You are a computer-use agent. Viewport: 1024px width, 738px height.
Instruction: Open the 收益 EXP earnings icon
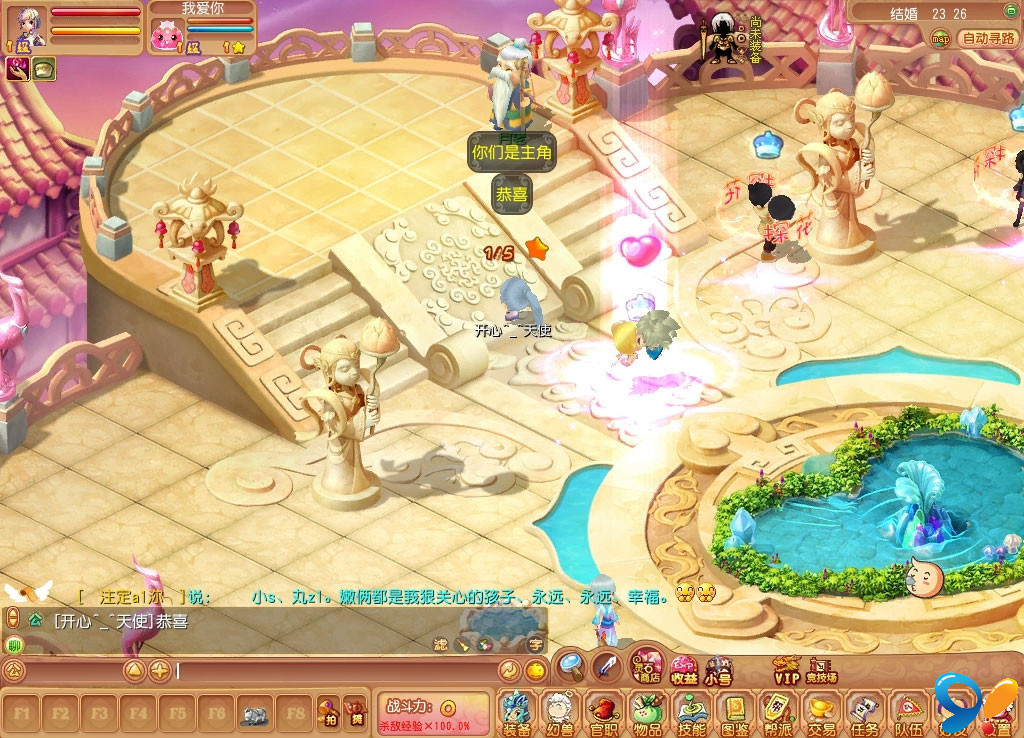click(x=684, y=669)
